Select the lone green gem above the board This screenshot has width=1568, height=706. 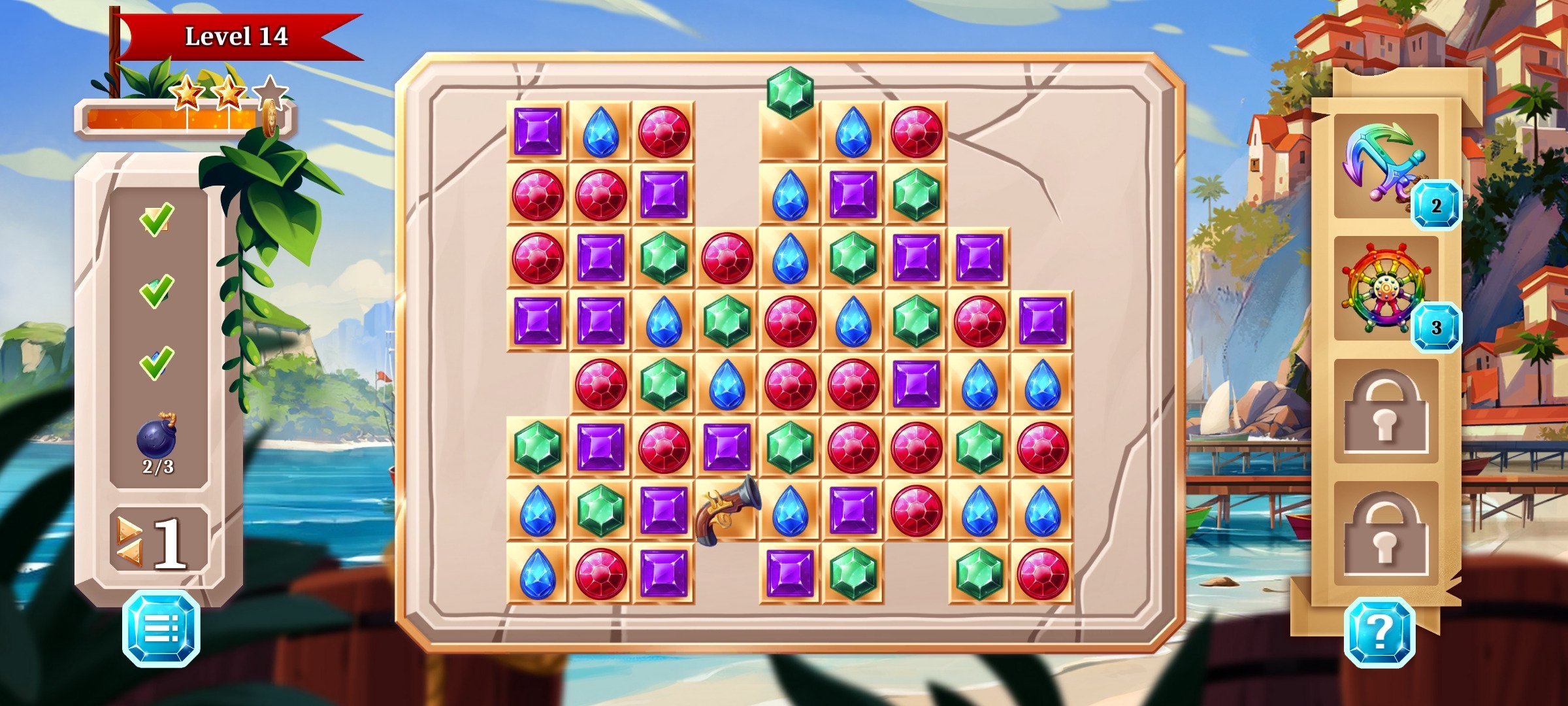(x=789, y=92)
